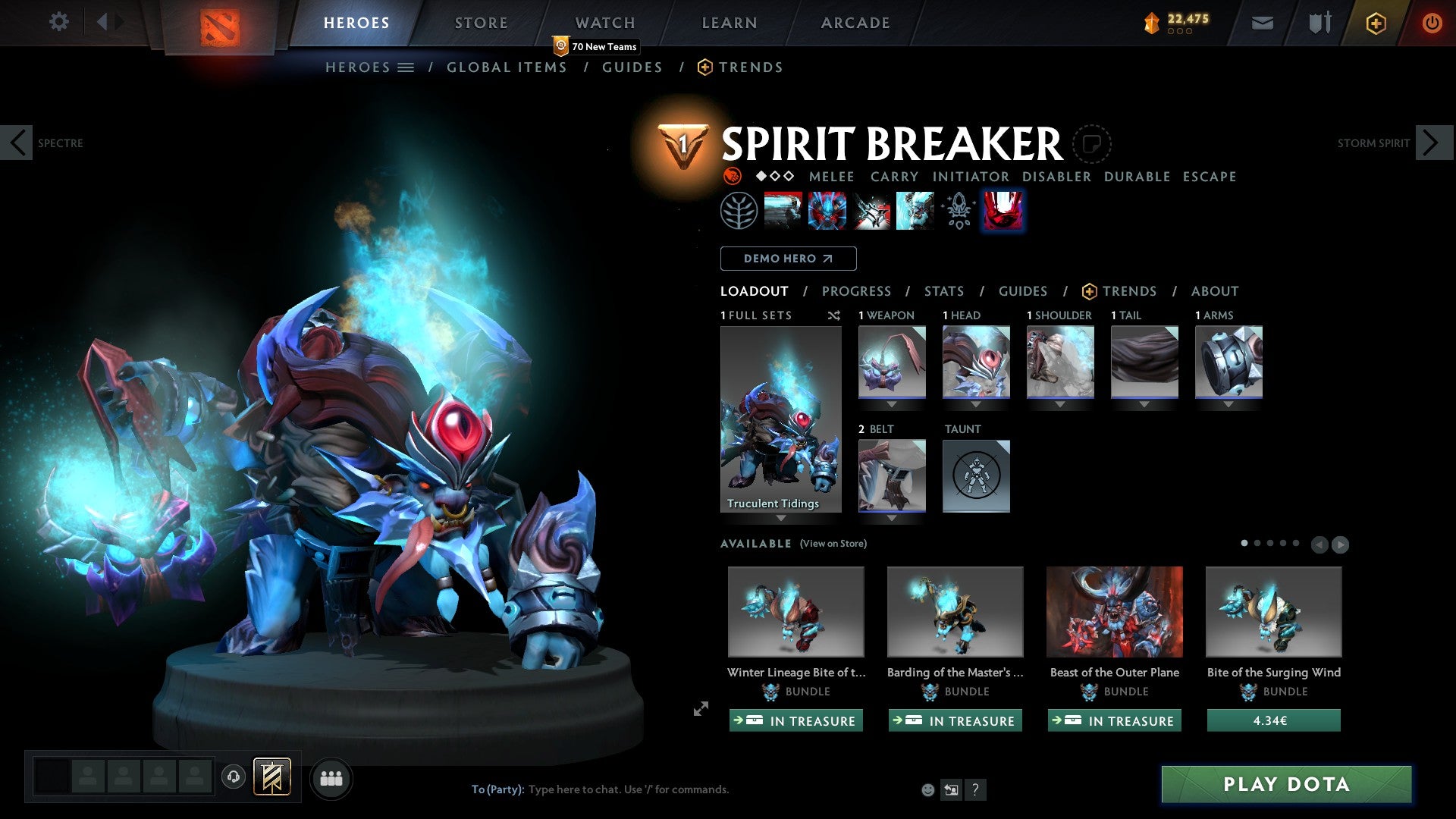Image resolution: width=1456 pixels, height=819 pixels.
Task: Switch to the Progress tab
Action: (x=857, y=291)
